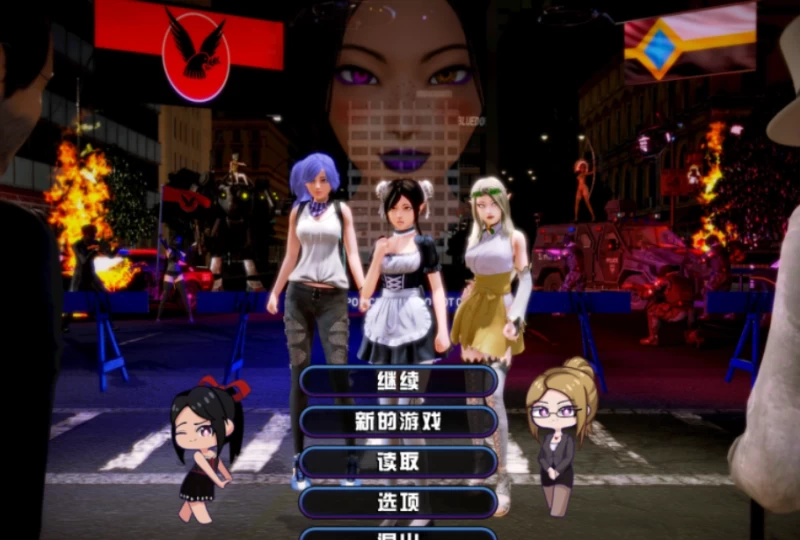
Task: Select 继续 to continue the game
Action: (x=398, y=381)
